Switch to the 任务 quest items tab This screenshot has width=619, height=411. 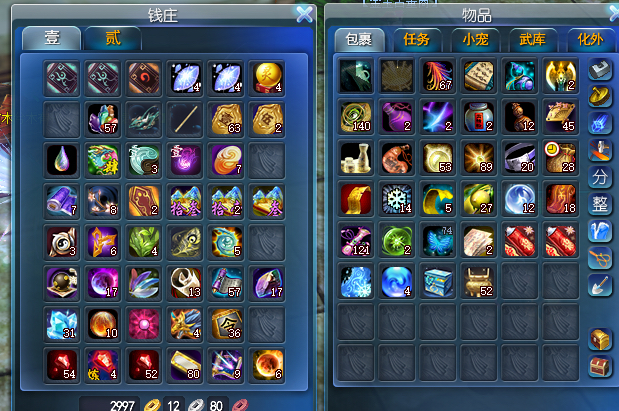coord(415,39)
